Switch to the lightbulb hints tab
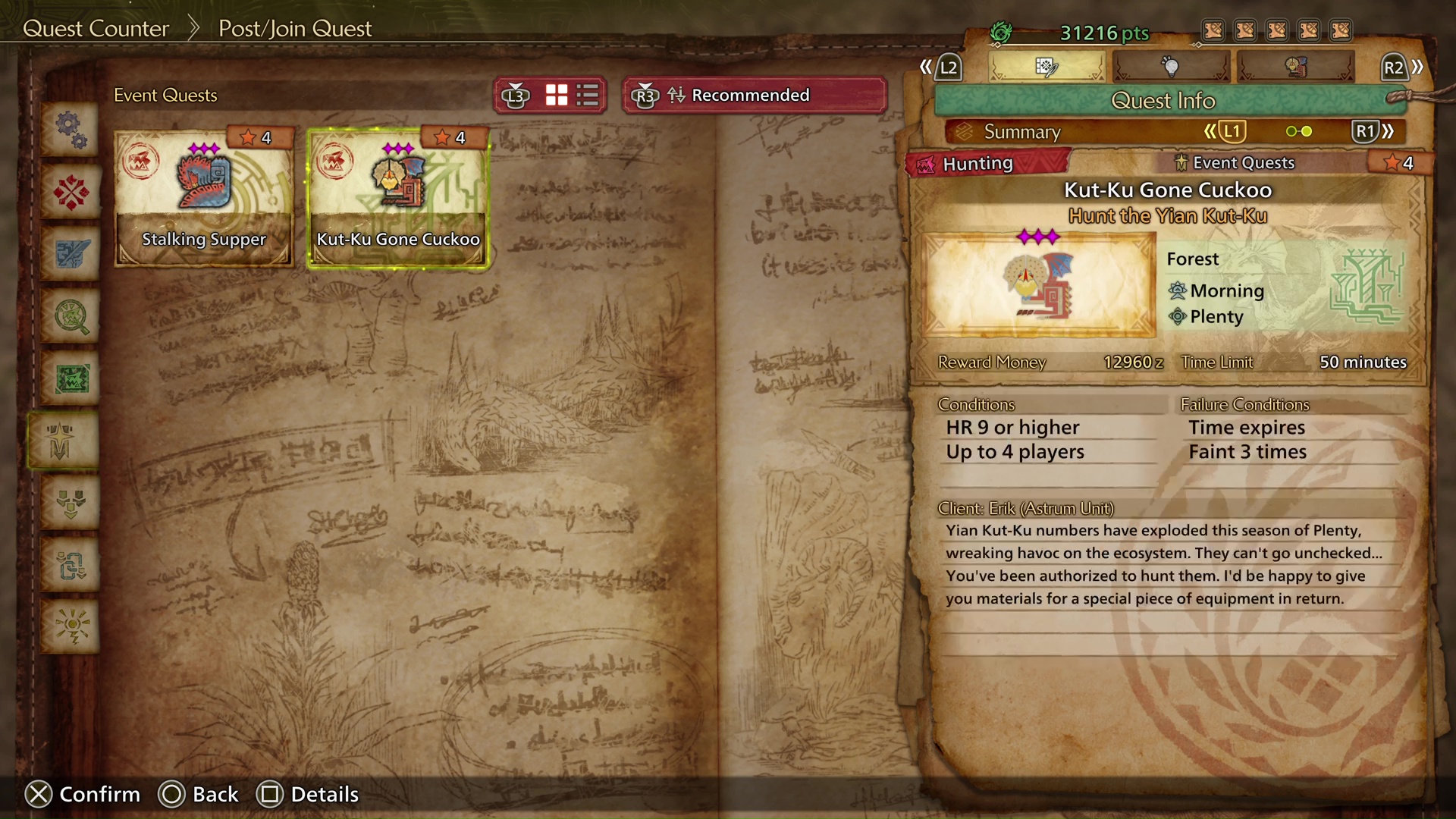Image resolution: width=1456 pixels, height=819 pixels. click(1172, 67)
